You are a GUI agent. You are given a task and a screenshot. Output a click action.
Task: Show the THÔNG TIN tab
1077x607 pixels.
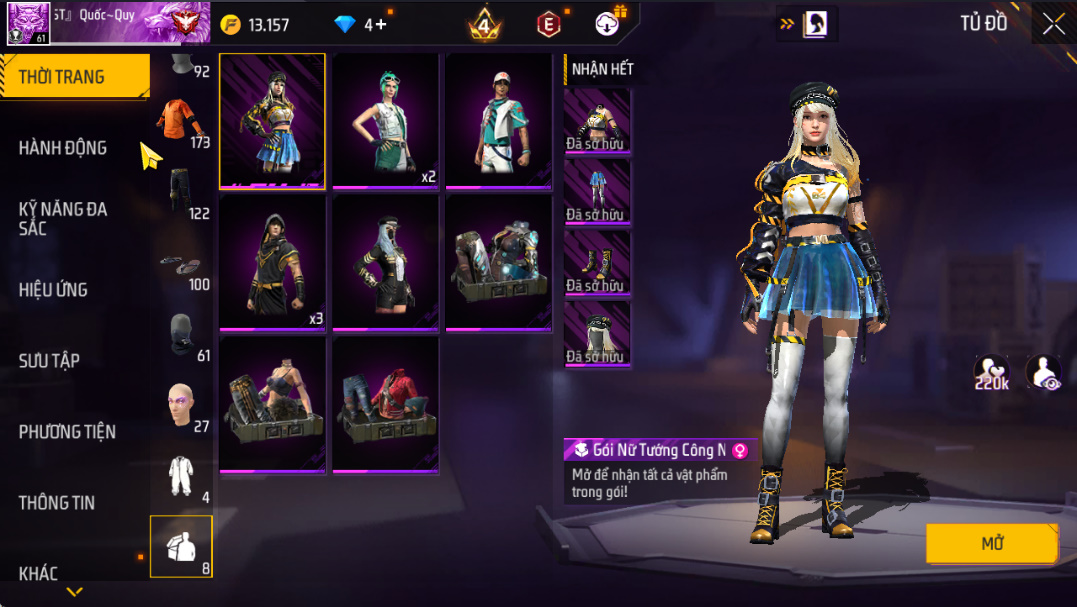click(x=57, y=503)
